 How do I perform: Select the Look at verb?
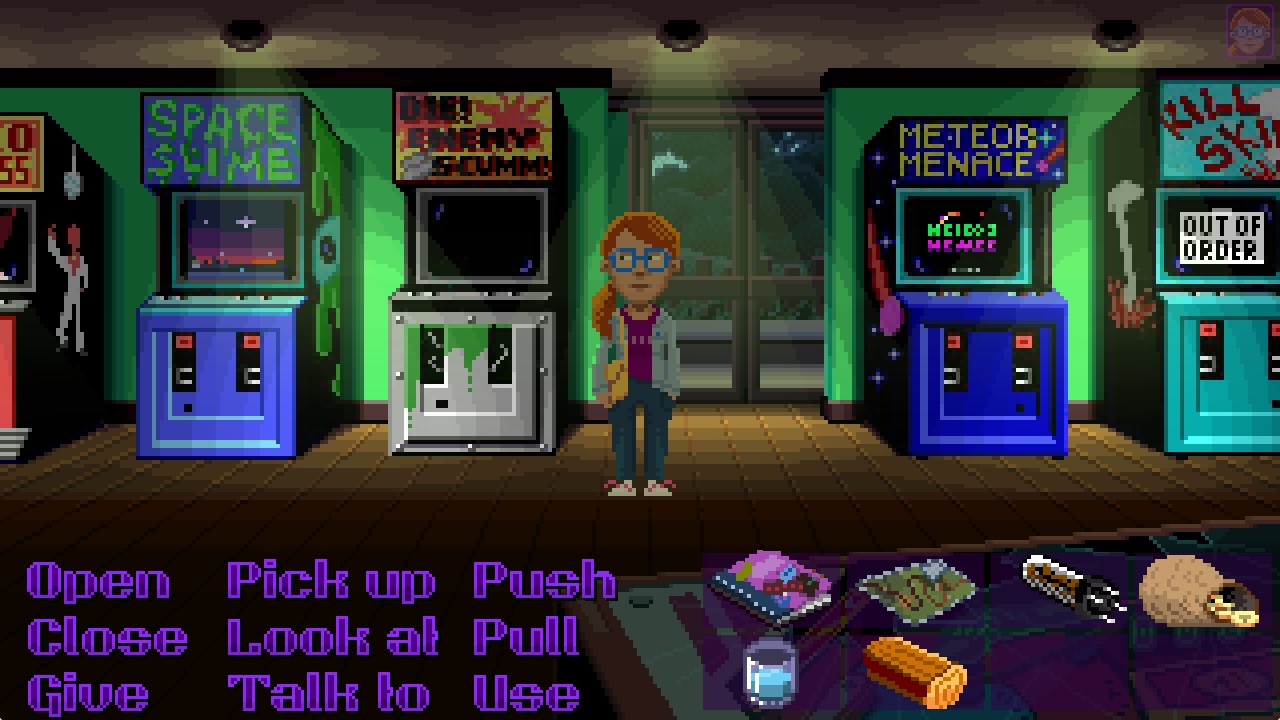coord(332,635)
